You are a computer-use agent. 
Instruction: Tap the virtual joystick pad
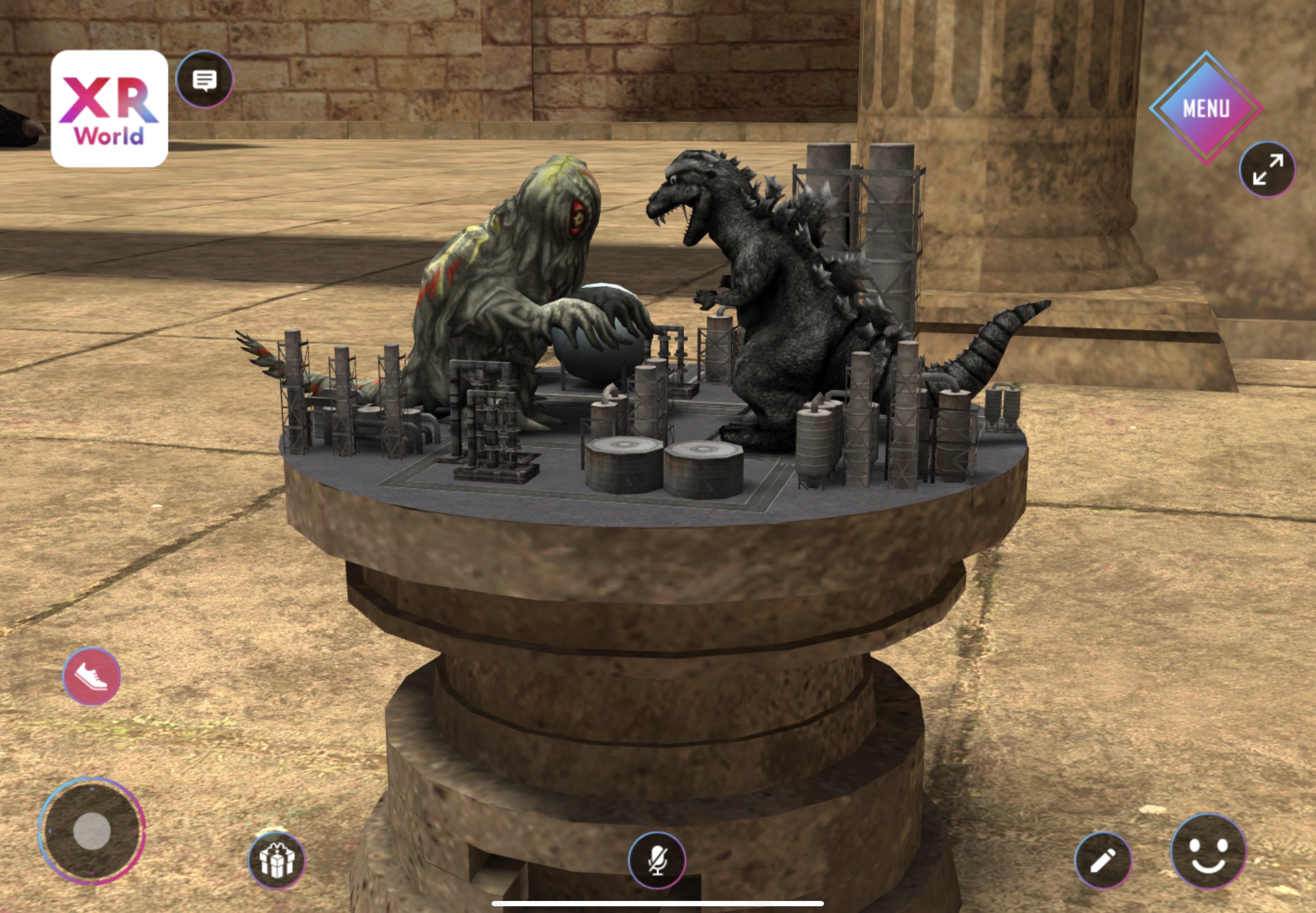92,831
